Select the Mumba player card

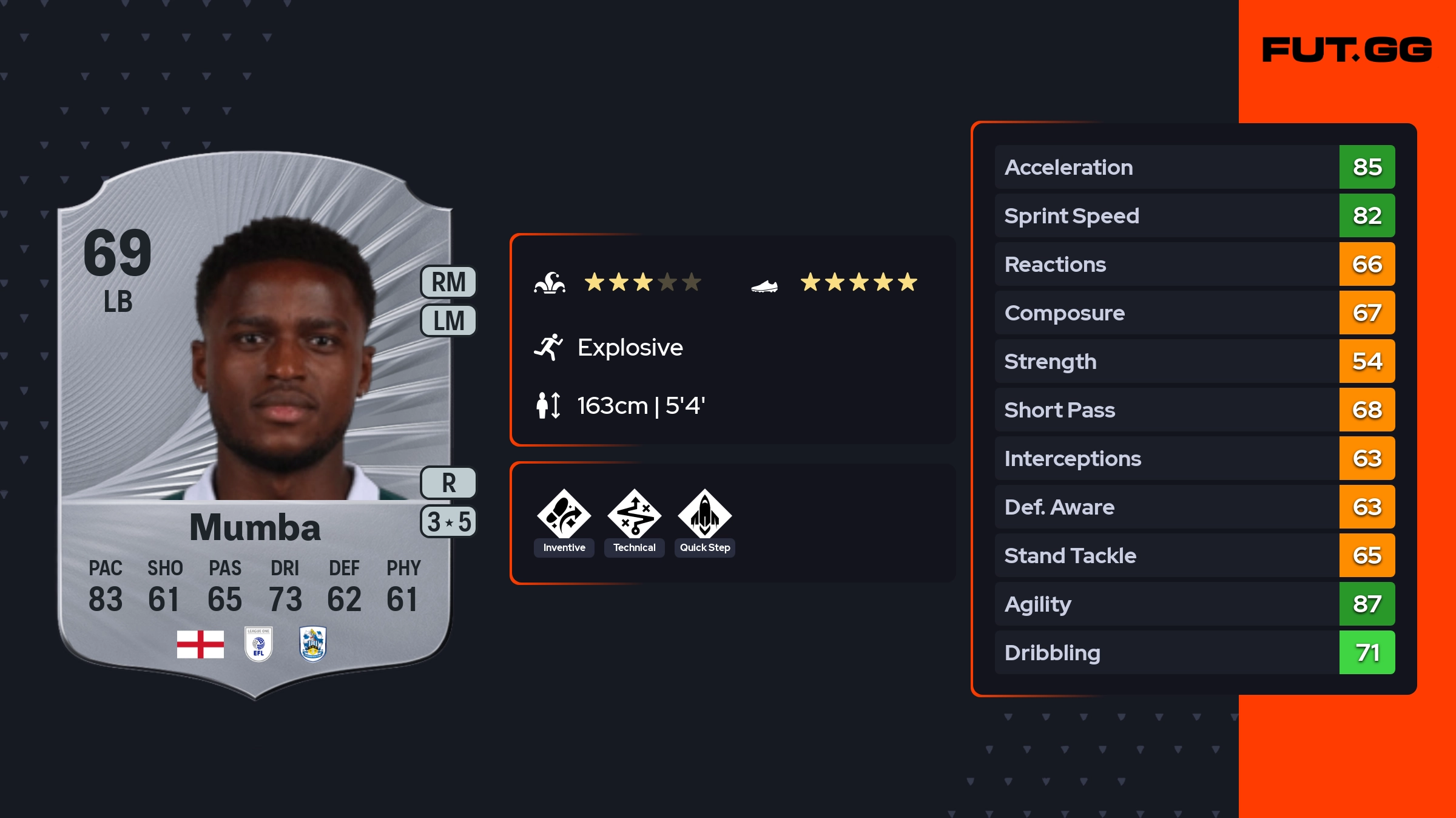(255, 425)
